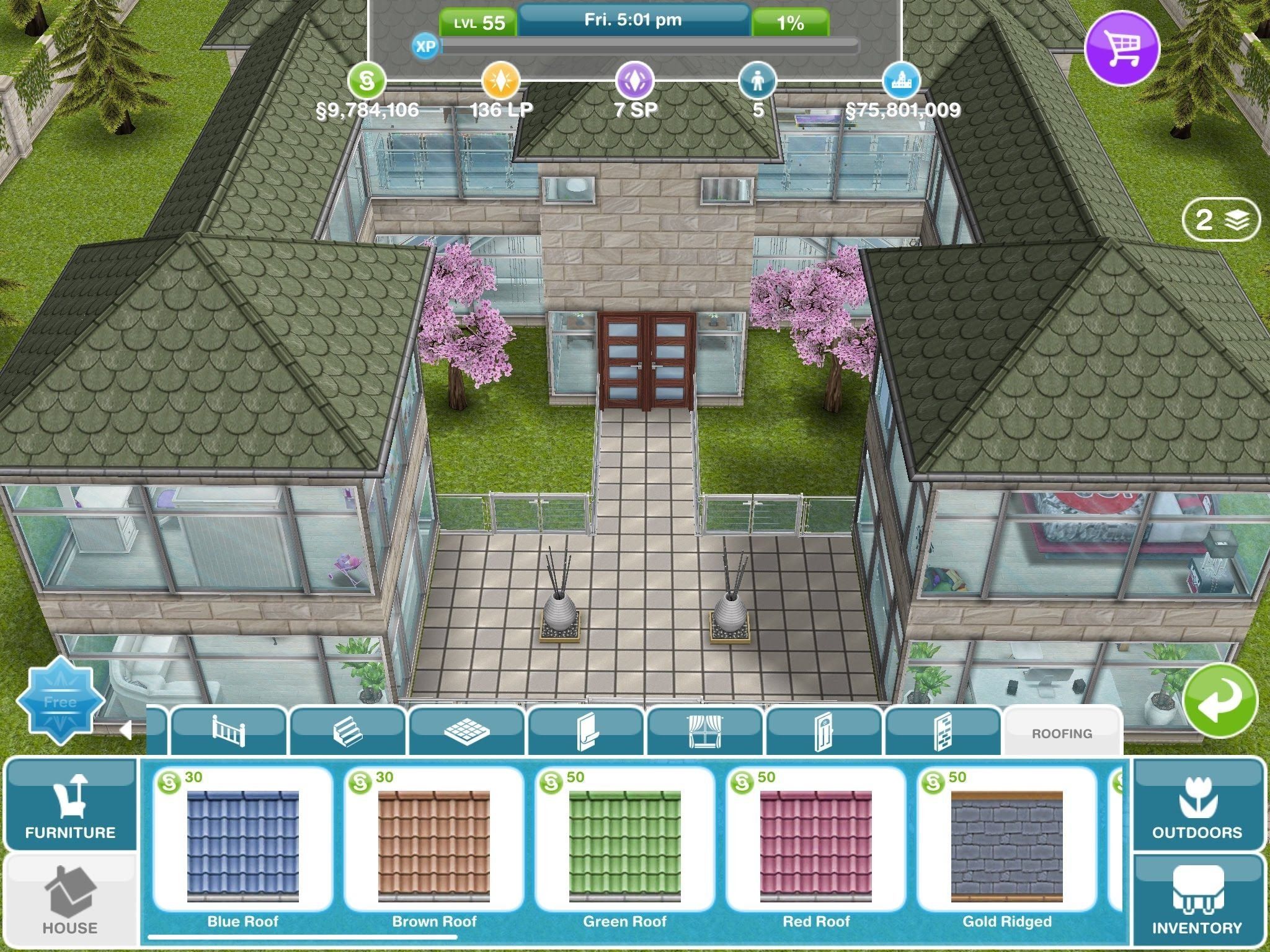Toggle the floor level layers button
This screenshot has height=952, width=1270.
coord(1221,219)
